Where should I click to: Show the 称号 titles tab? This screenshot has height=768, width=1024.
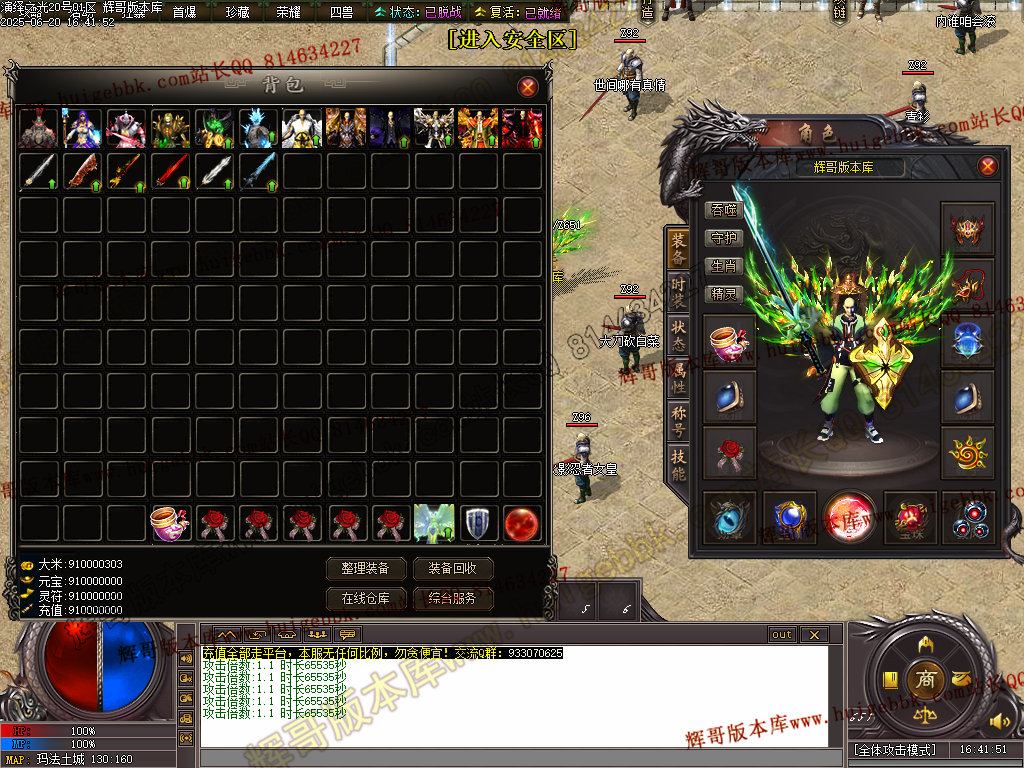pos(678,416)
